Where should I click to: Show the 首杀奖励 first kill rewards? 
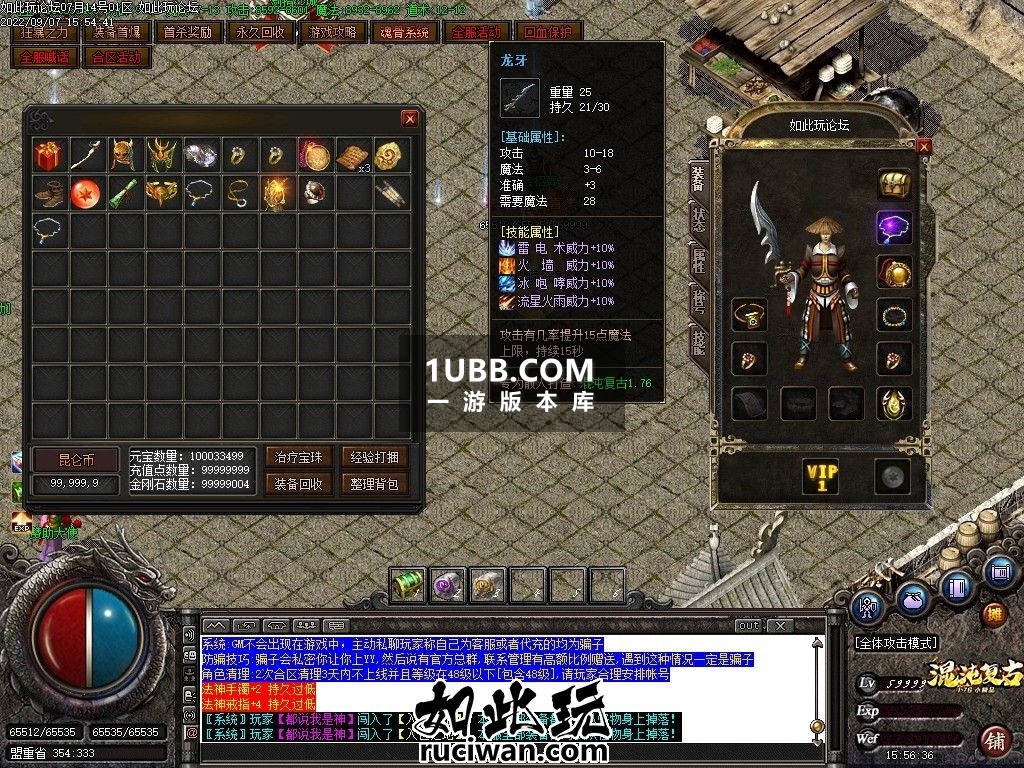(x=188, y=32)
